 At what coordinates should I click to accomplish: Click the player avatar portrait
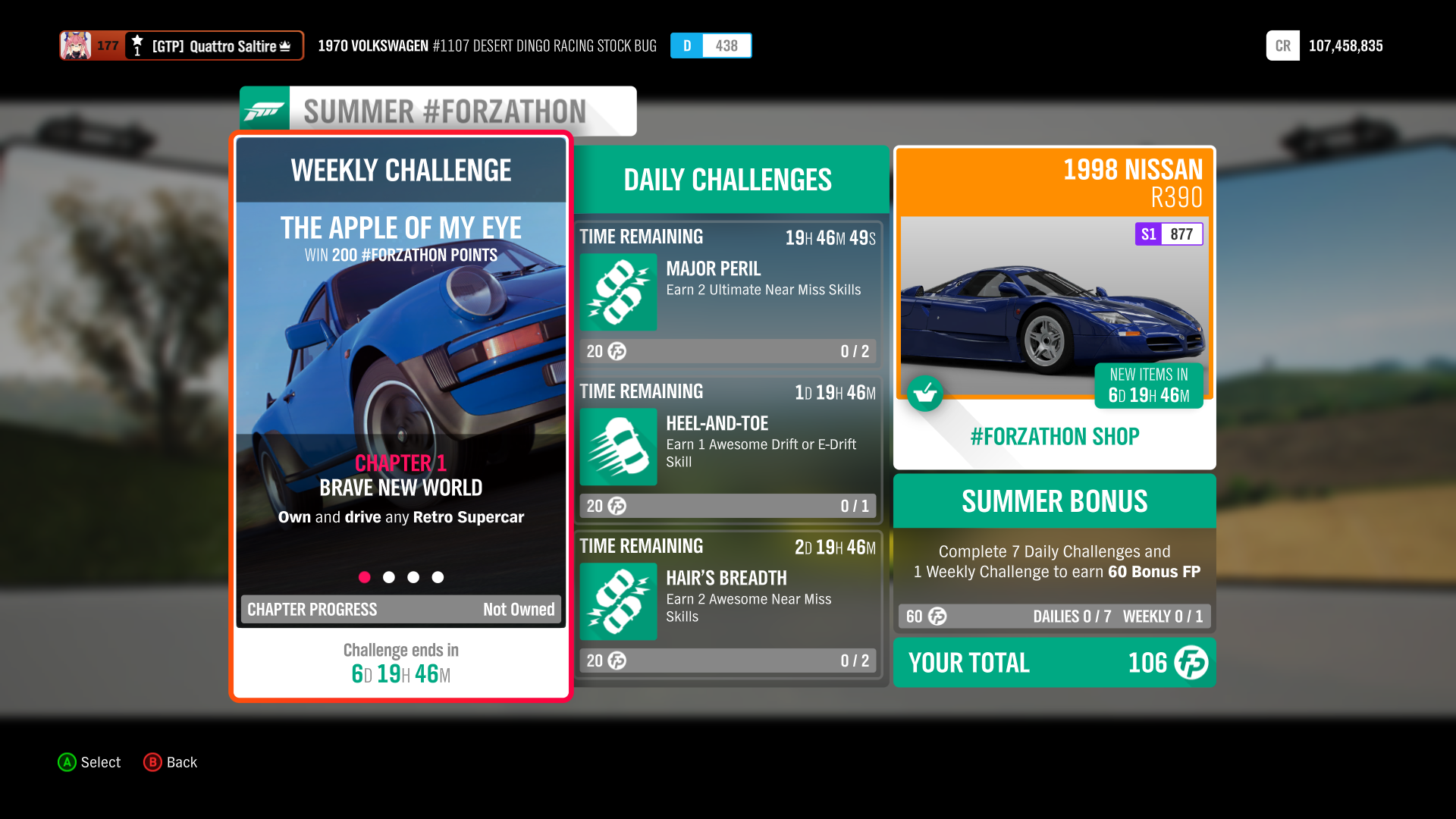75,45
